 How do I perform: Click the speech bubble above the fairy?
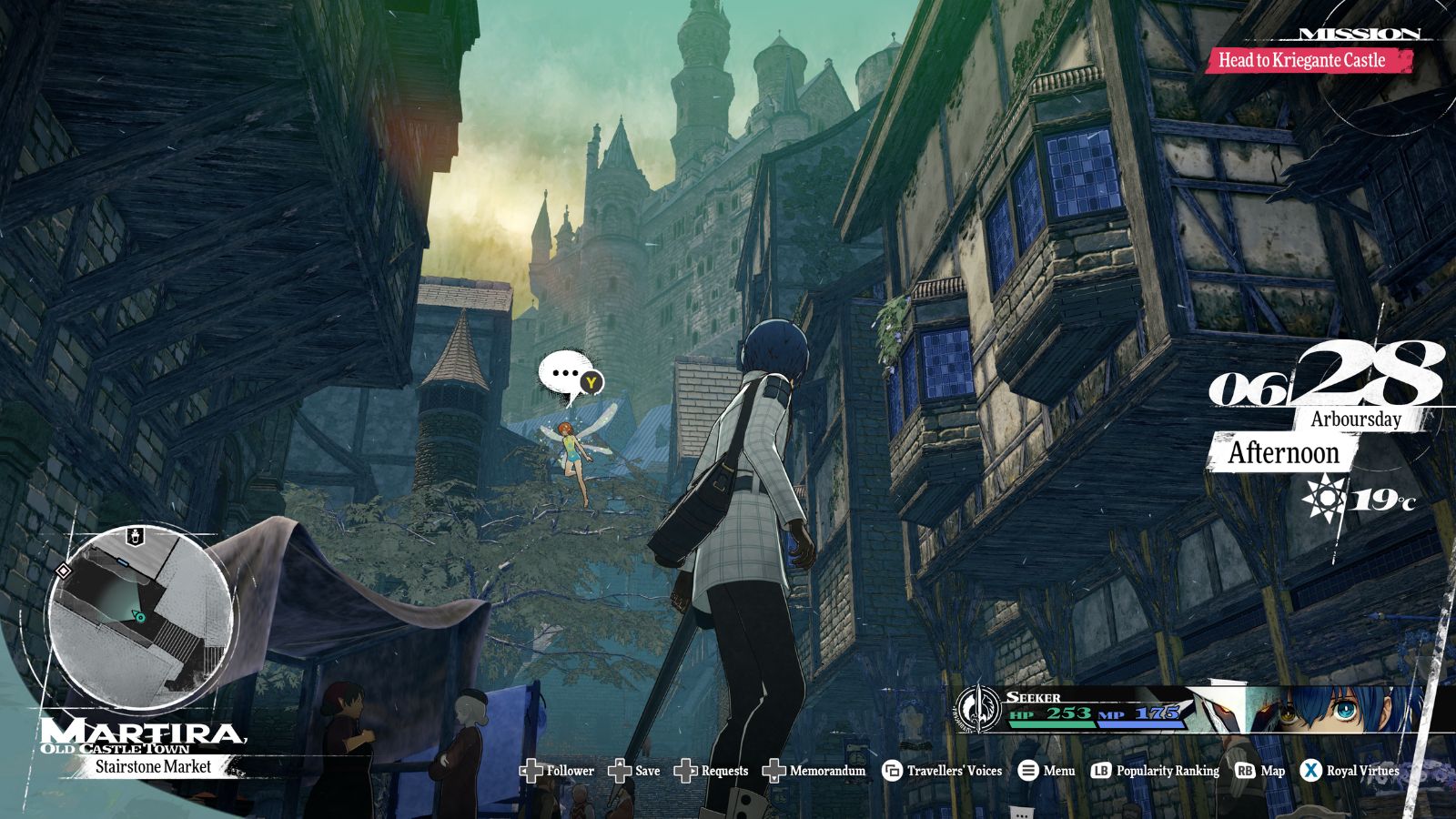click(568, 375)
